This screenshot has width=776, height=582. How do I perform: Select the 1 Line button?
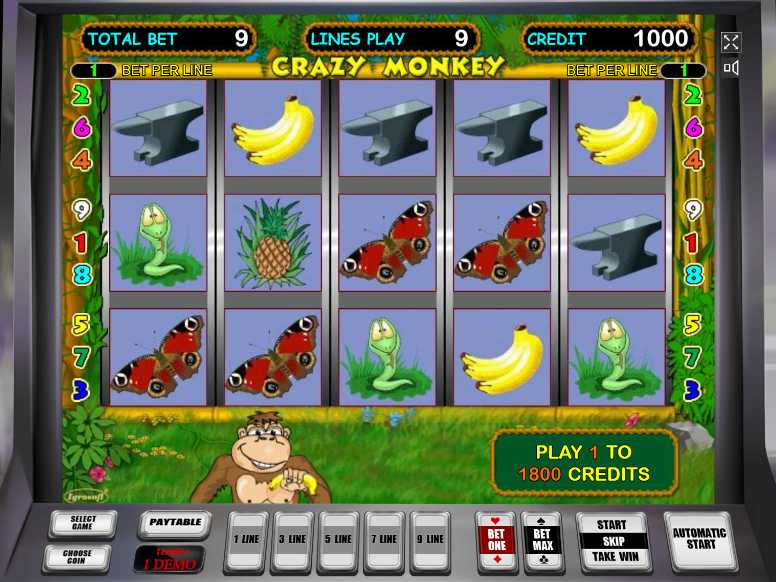pos(248,541)
